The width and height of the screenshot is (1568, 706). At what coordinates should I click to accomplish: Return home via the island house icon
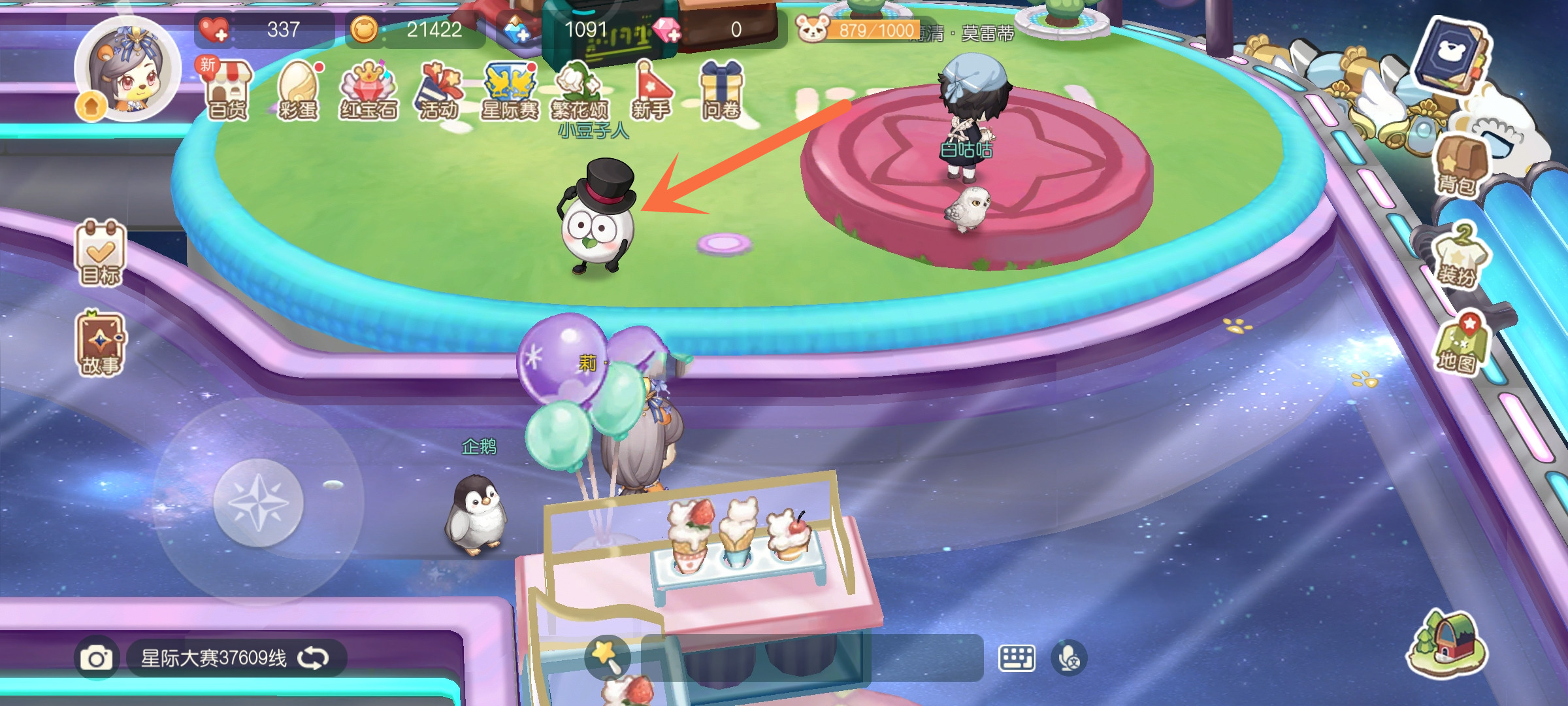(1446, 644)
